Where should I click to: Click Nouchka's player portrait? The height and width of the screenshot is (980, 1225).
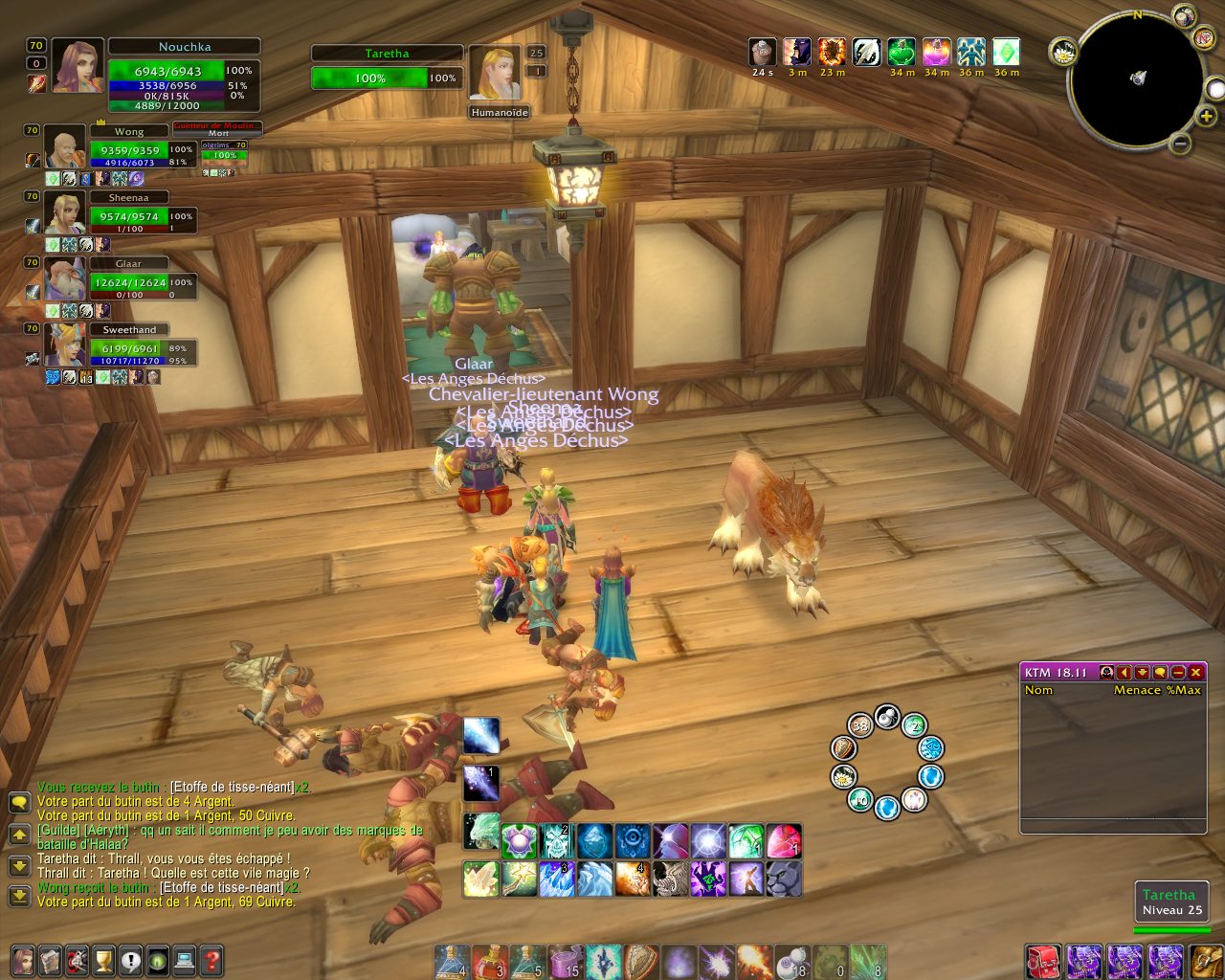(x=78, y=65)
